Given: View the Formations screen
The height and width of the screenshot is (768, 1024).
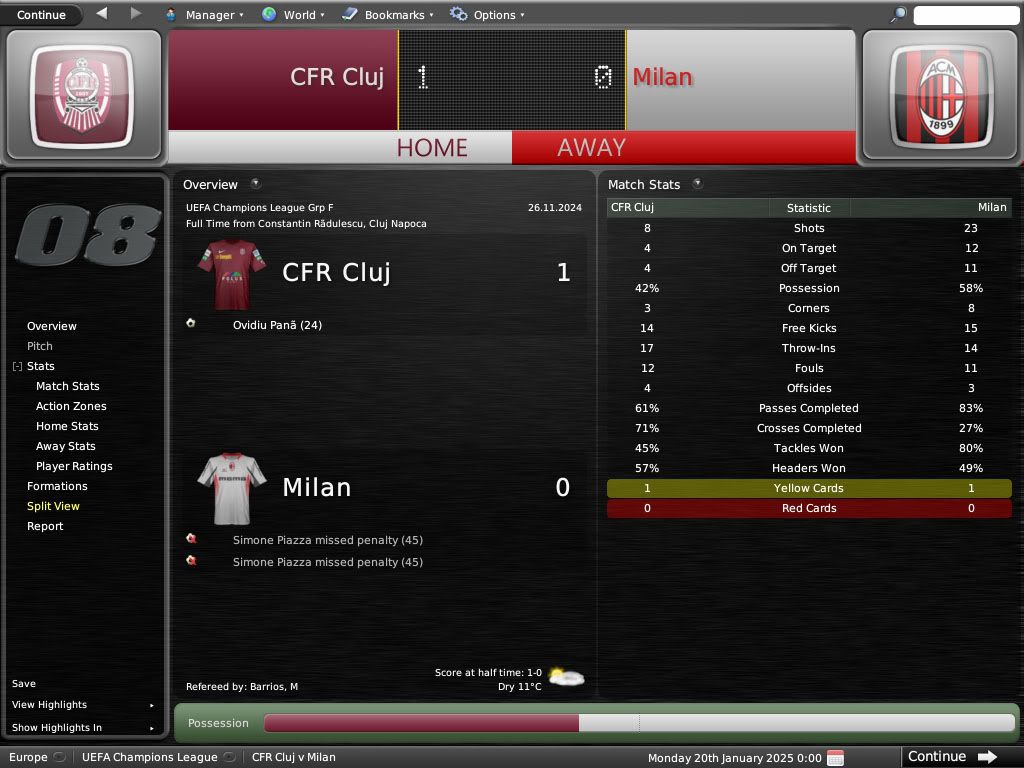Looking at the screenshot, I should (57, 486).
